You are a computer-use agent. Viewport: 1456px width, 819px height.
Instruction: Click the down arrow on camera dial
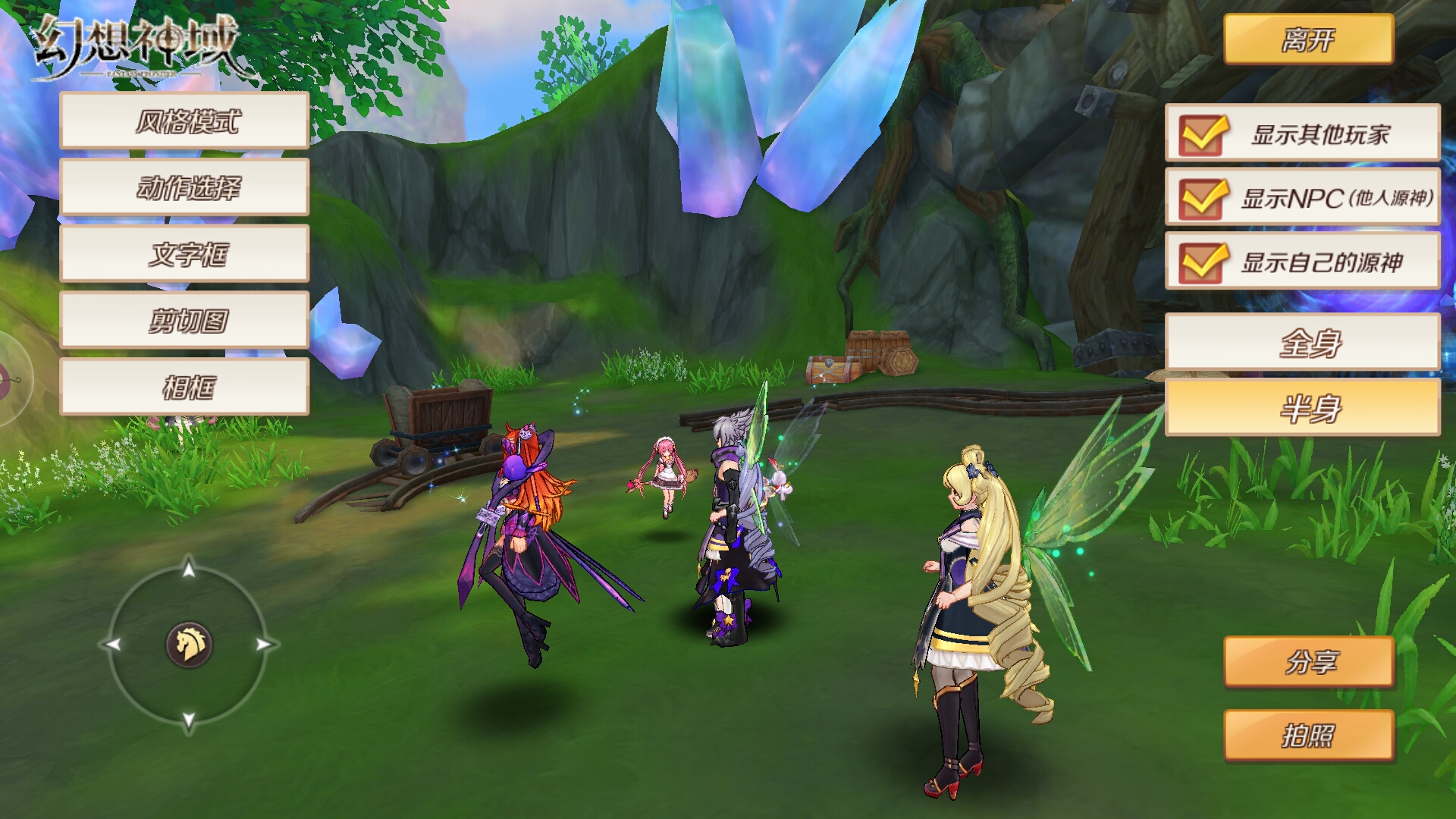pos(189,720)
